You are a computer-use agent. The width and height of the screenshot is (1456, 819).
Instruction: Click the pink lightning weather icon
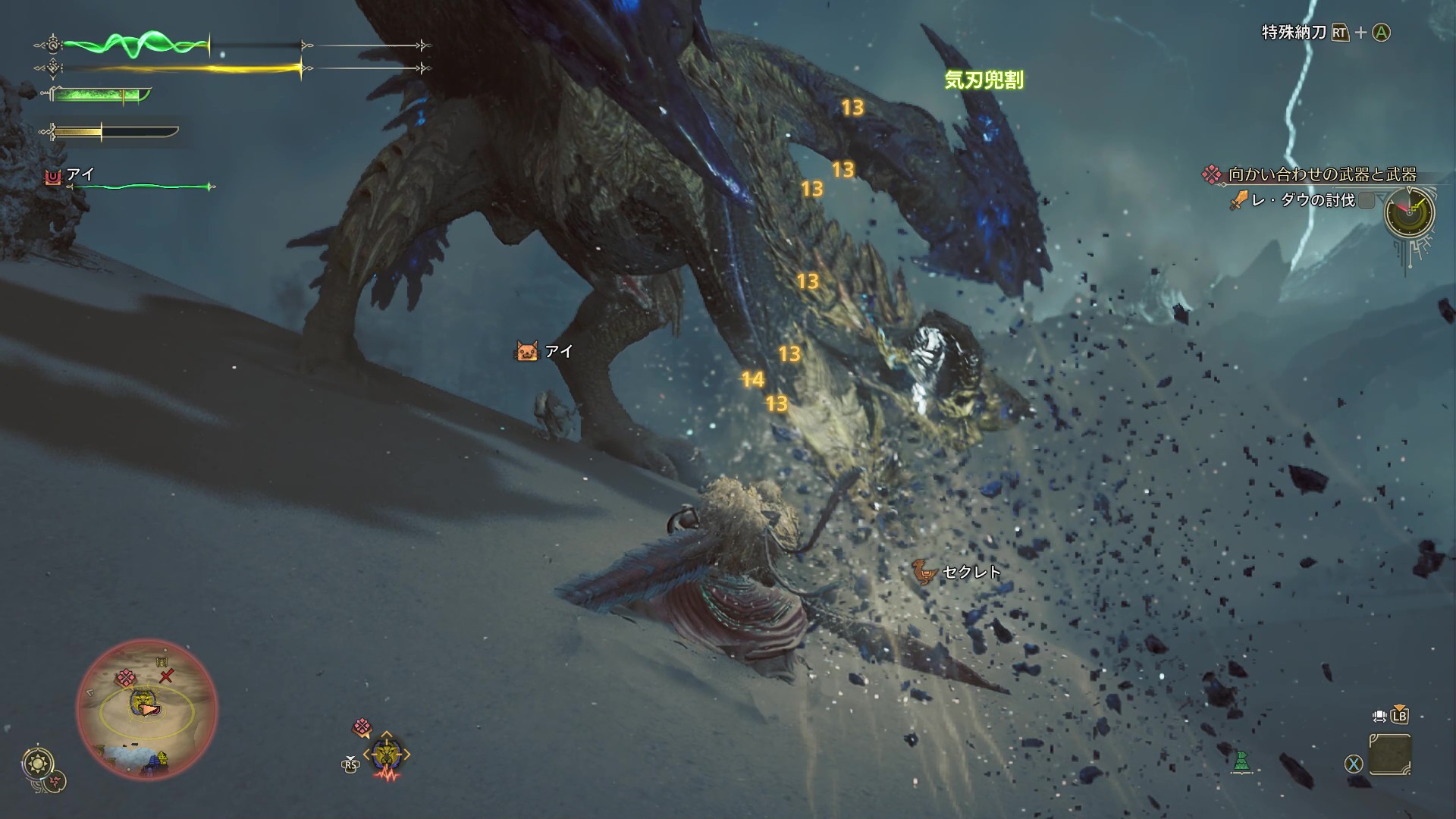tap(55, 780)
